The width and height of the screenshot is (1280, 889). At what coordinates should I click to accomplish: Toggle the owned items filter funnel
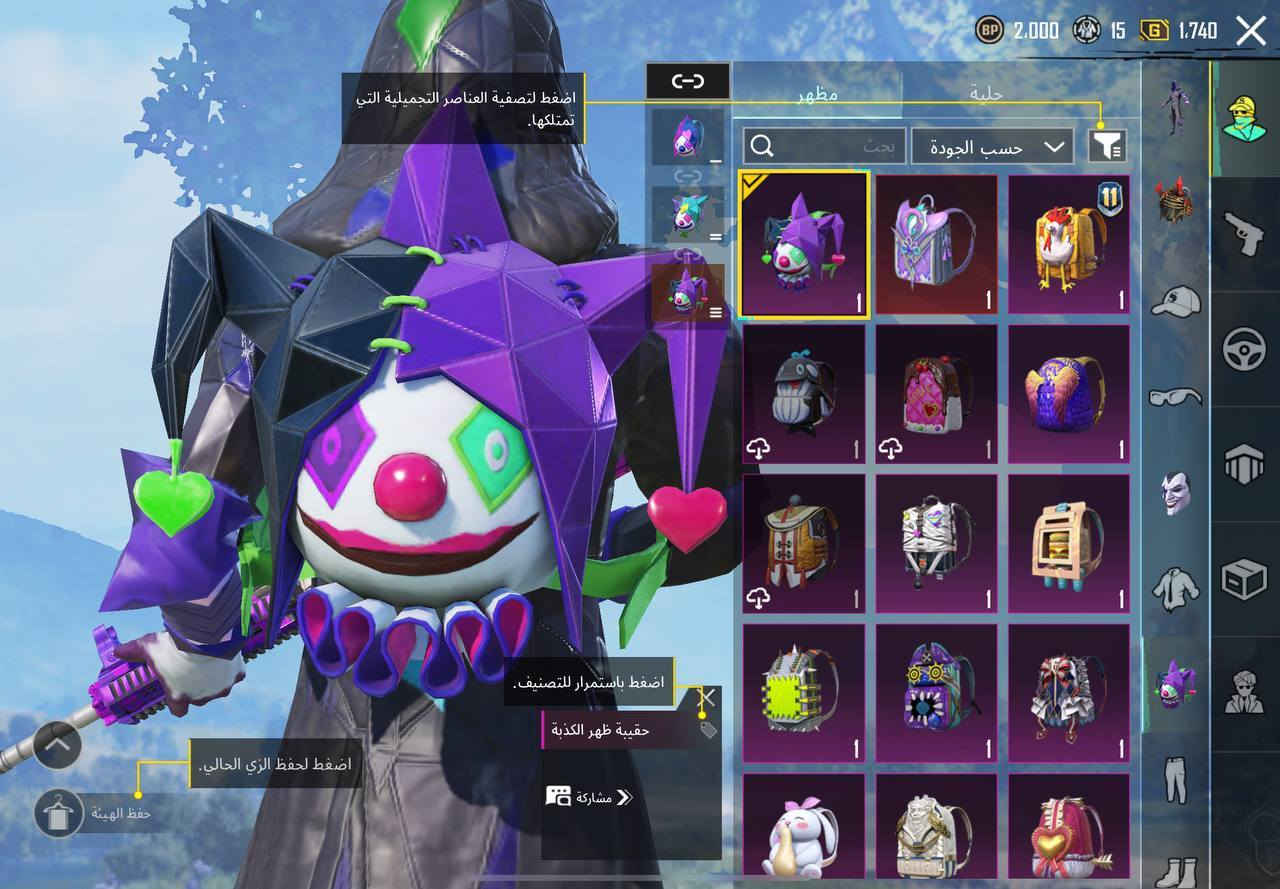coord(1107,147)
